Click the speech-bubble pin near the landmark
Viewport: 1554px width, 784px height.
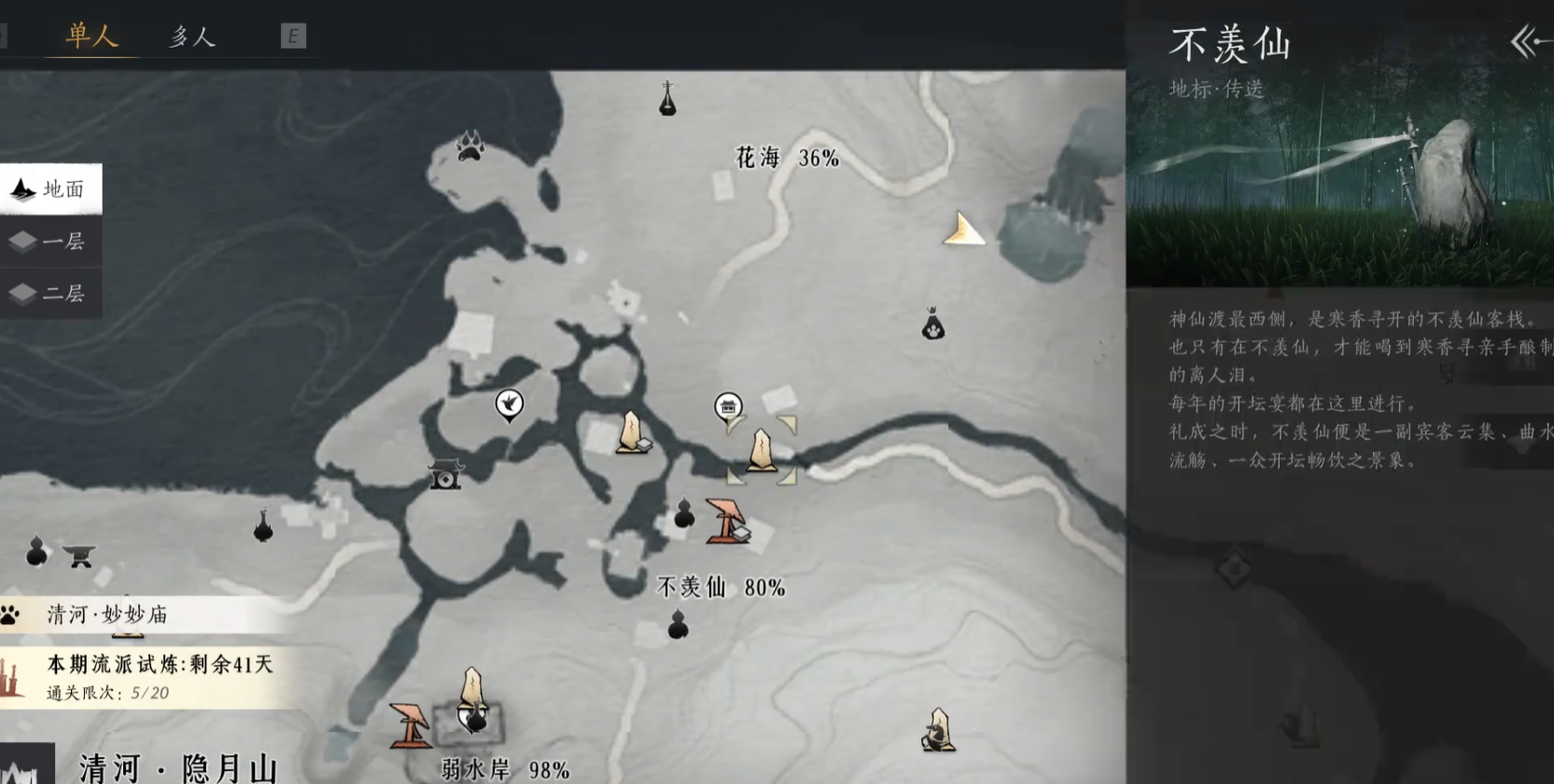728,407
